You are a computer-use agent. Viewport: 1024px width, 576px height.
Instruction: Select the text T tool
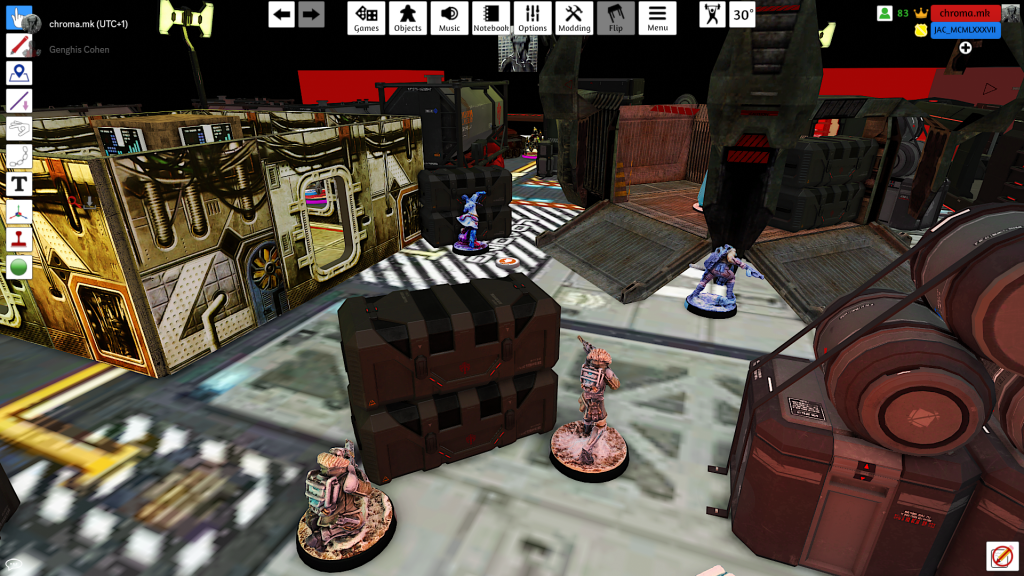19,184
